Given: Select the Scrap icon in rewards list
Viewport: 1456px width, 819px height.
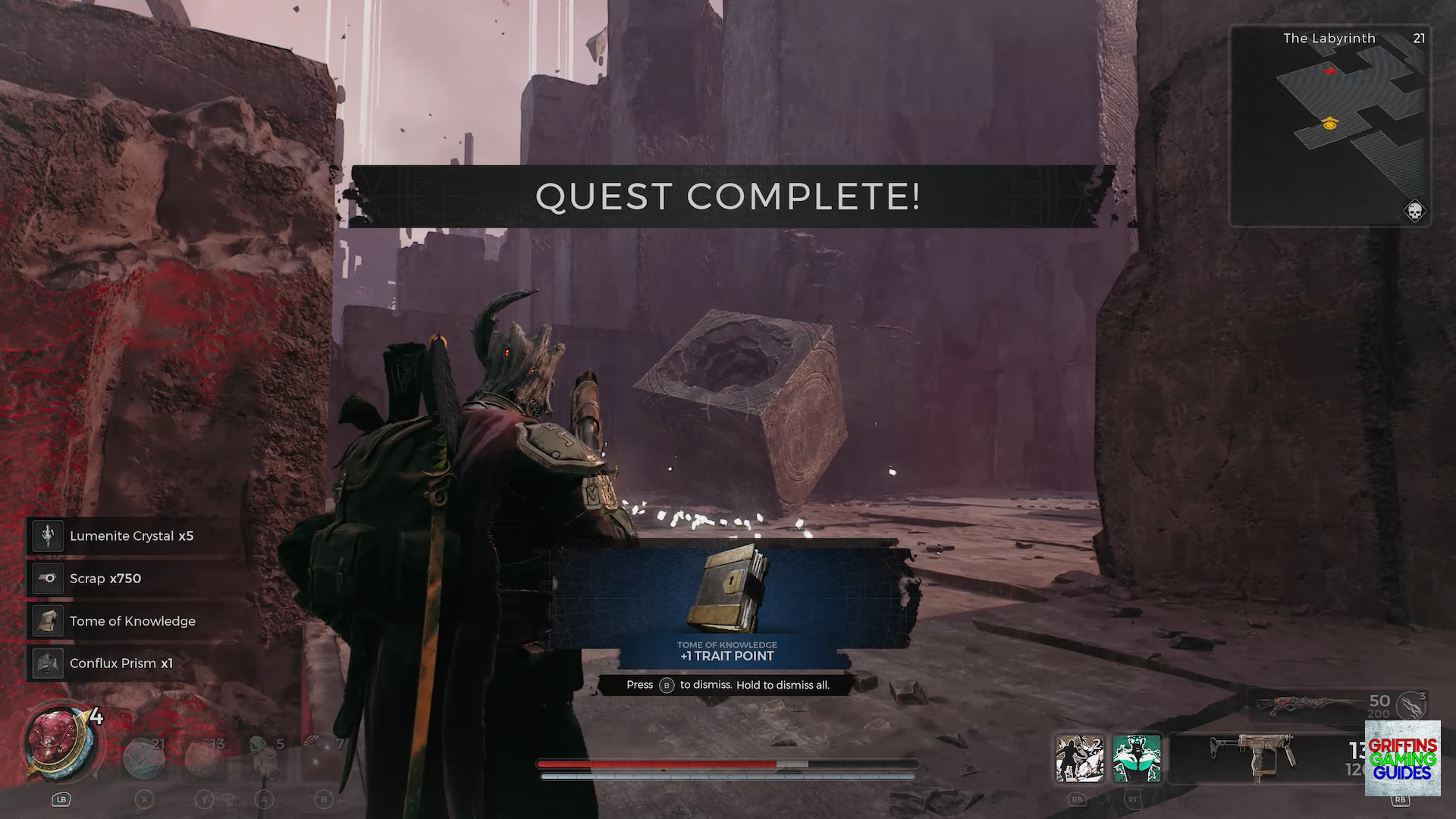Looking at the screenshot, I should pos(47,578).
